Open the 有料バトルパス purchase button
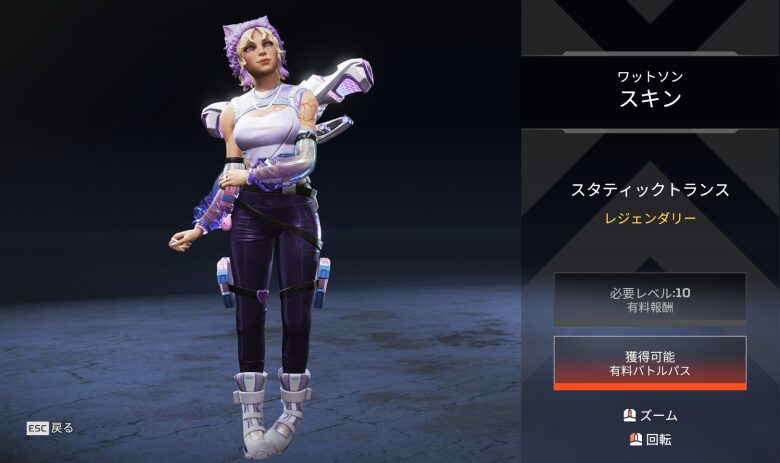Screen dimensions: 780x463 650,362
